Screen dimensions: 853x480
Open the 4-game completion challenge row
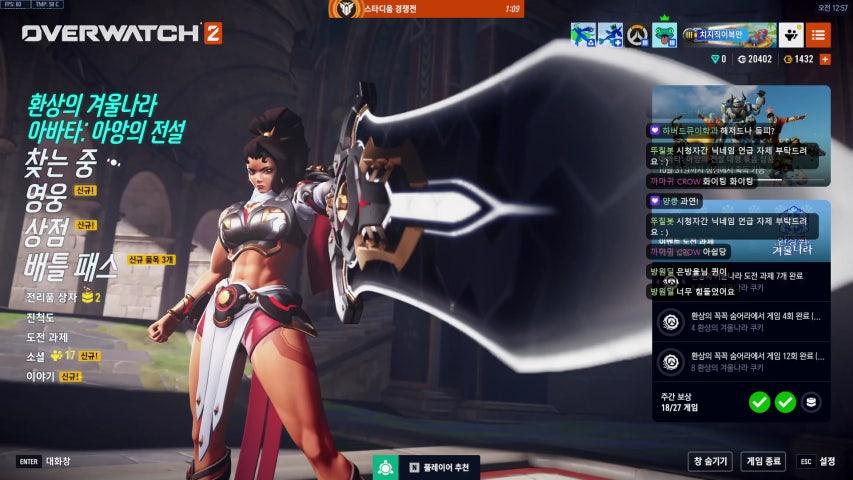pyautogui.click(x=742, y=321)
